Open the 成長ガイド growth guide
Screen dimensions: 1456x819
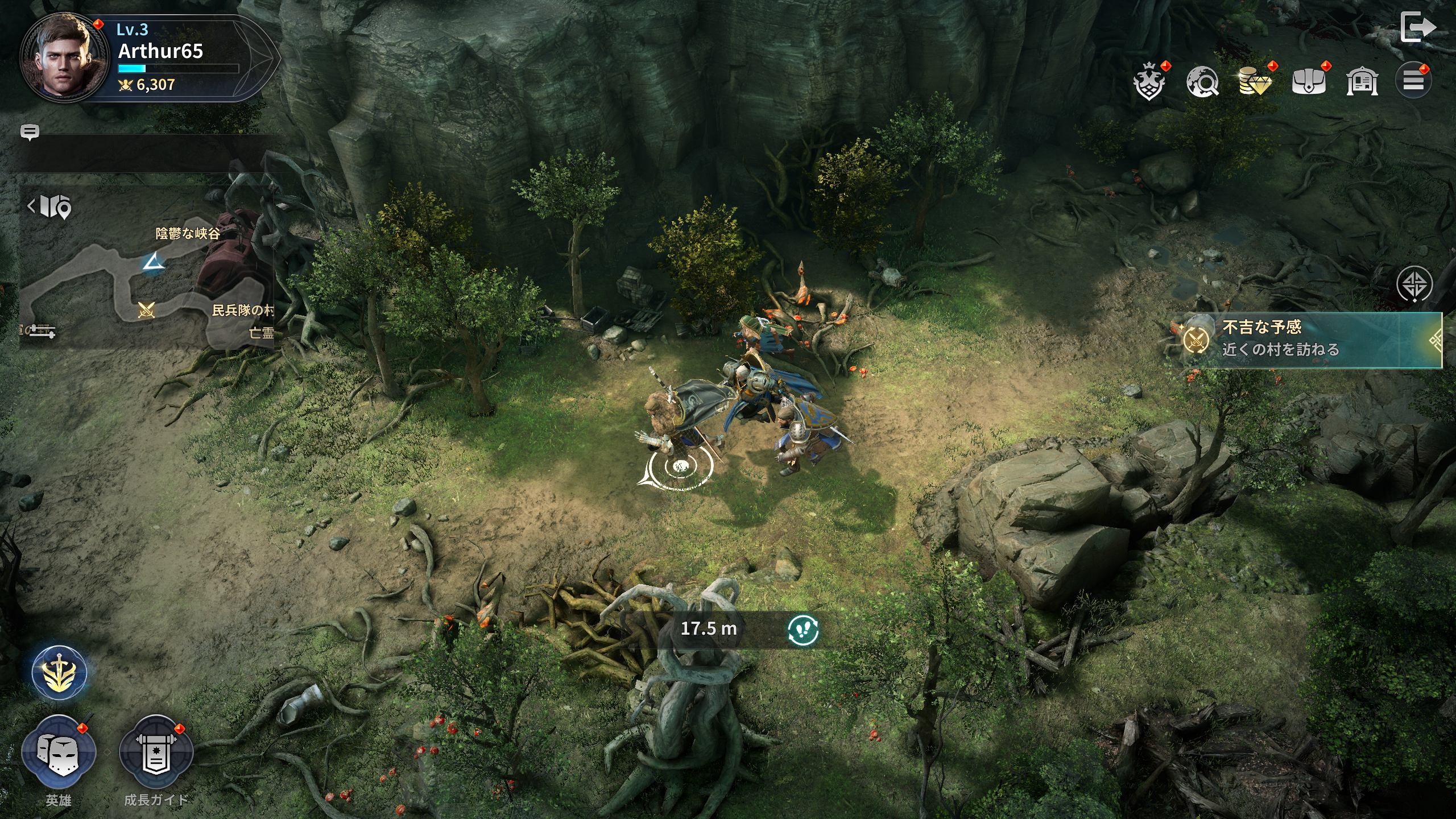coord(156,754)
